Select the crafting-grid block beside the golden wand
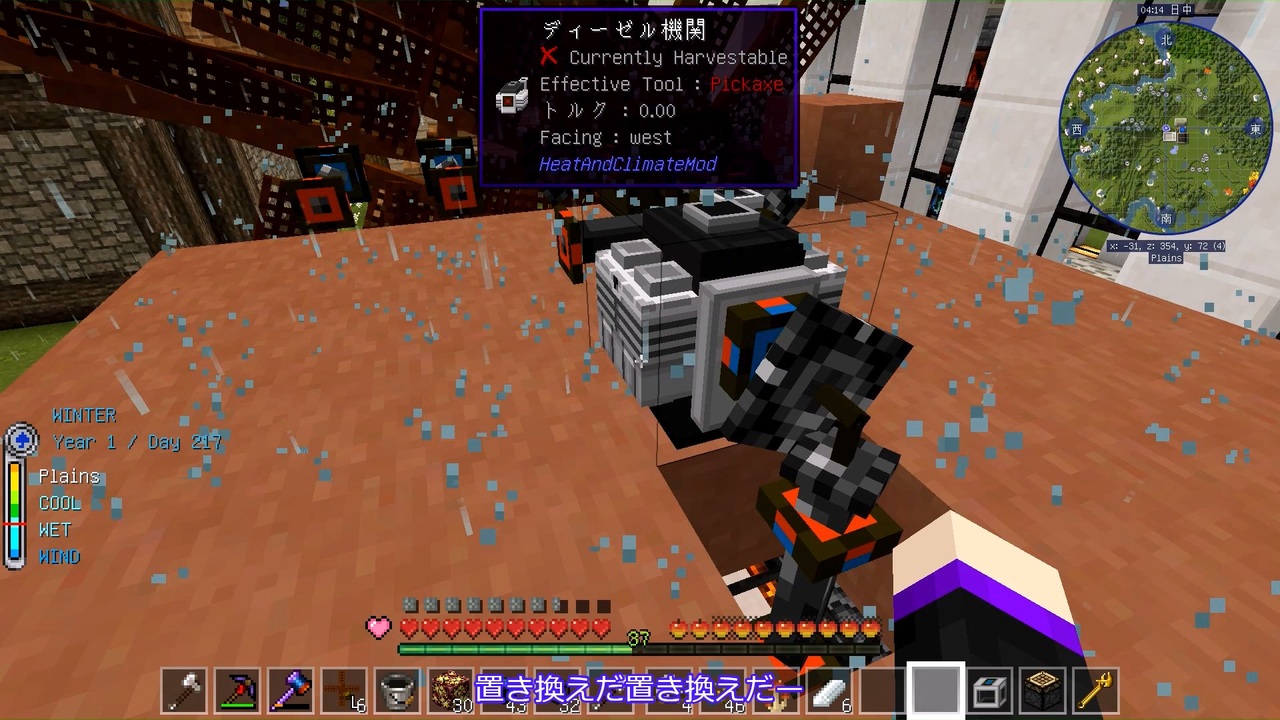The image size is (1280, 720). click(1043, 688)
